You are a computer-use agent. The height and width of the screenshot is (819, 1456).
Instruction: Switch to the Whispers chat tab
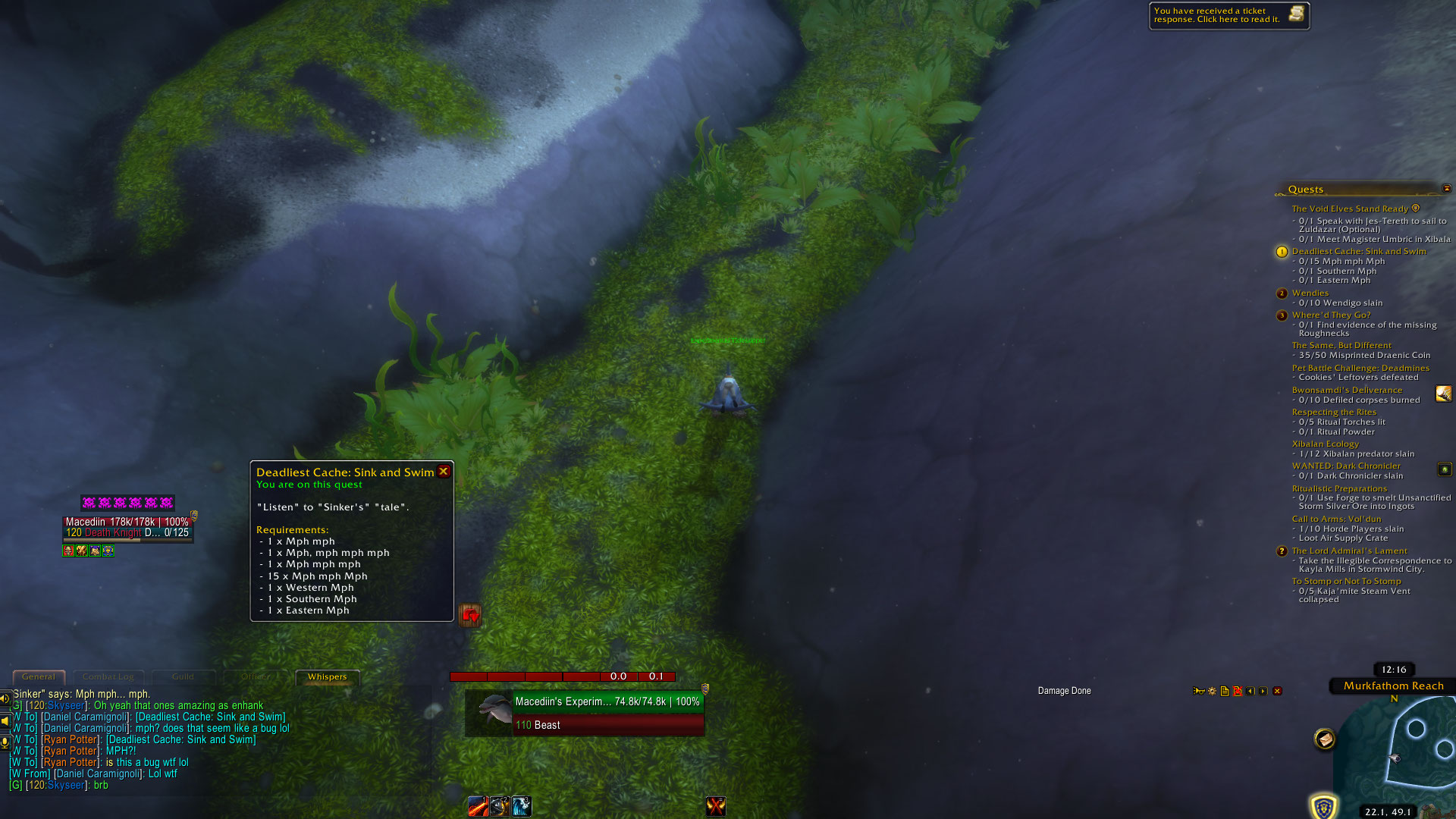pos(327,677)
